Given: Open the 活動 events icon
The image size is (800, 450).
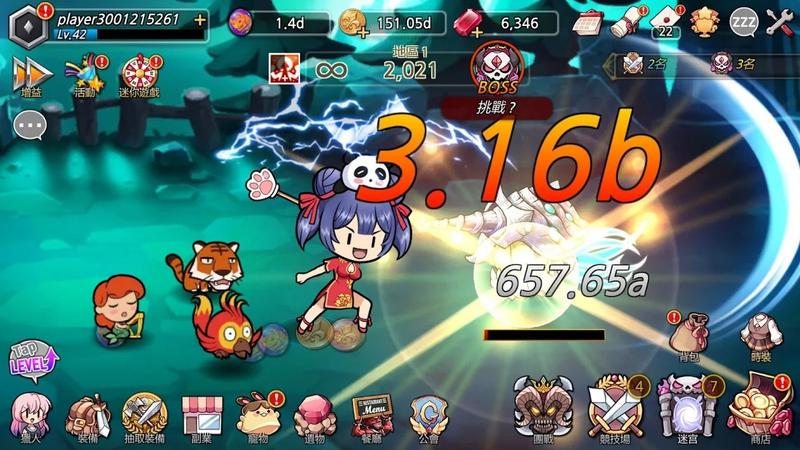Looking at the screenshot, I should pos(85,73).
